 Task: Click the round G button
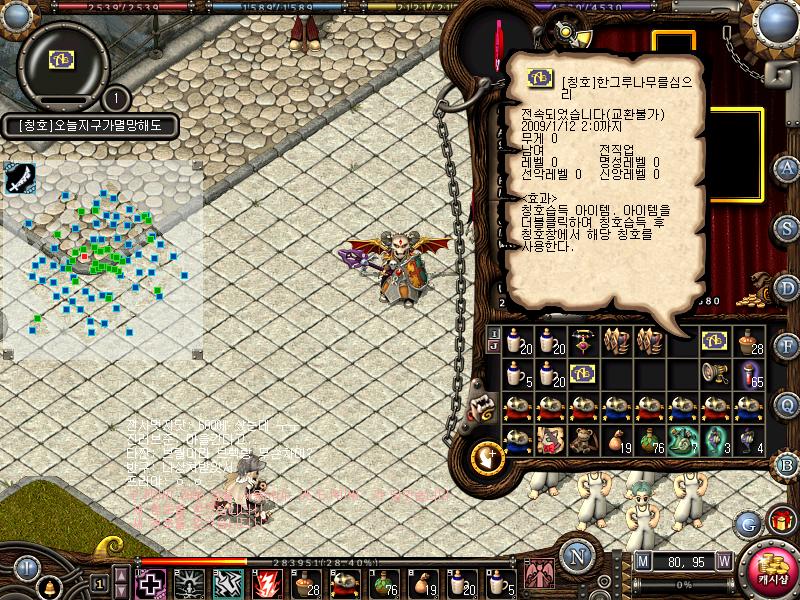[747, 522]
